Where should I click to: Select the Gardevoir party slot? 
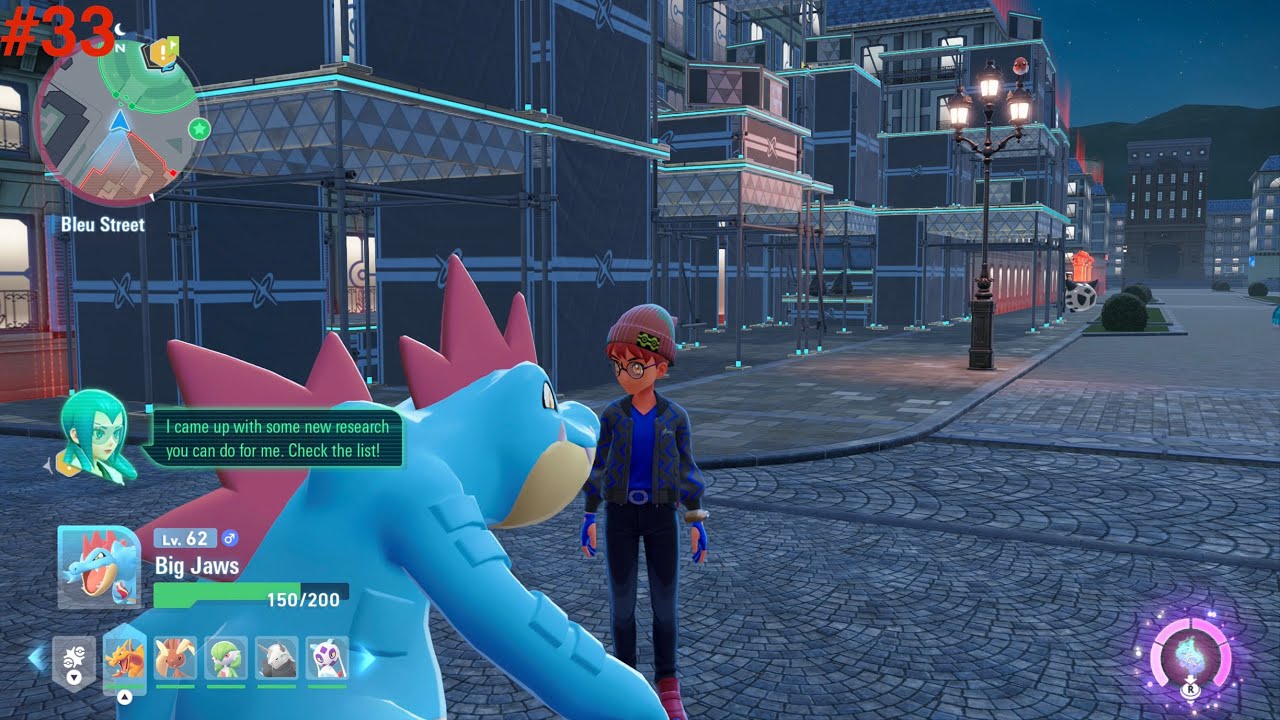[x=226, y=659]
